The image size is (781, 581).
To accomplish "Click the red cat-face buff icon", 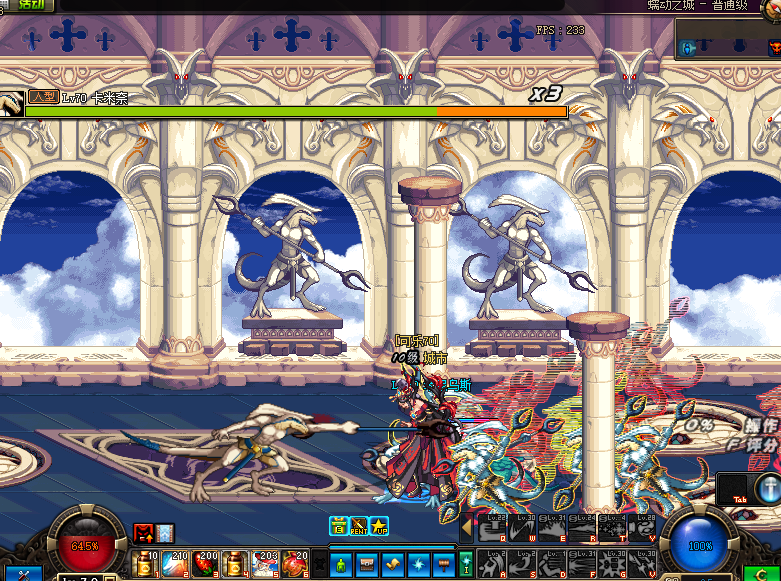I will click(142, 534).
